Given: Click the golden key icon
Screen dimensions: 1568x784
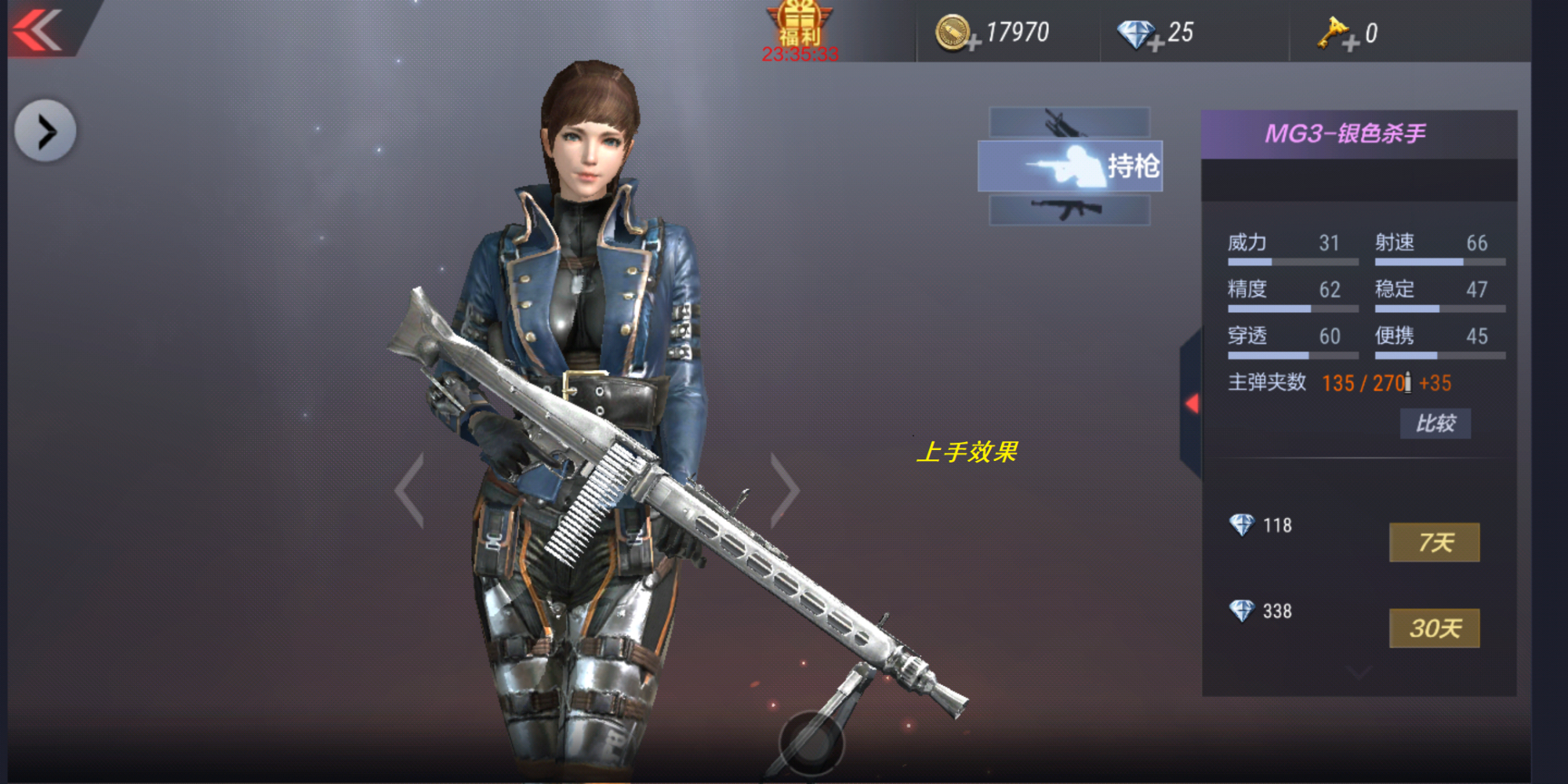Looking at the screenshot, I should click(x=1333, y=33).
